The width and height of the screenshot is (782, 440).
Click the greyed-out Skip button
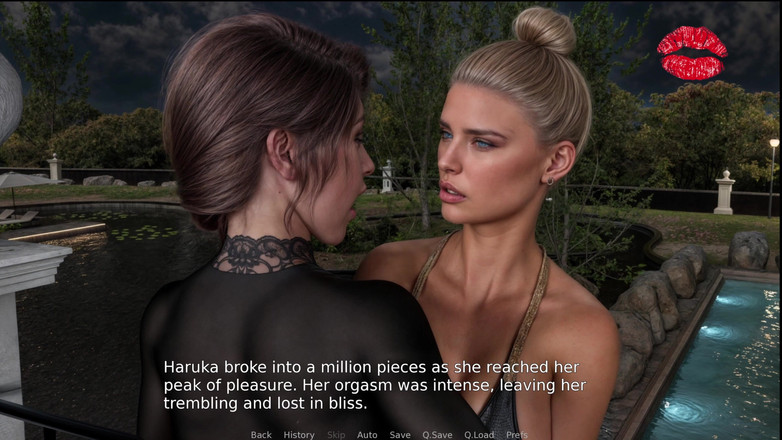tap(336, 435)
